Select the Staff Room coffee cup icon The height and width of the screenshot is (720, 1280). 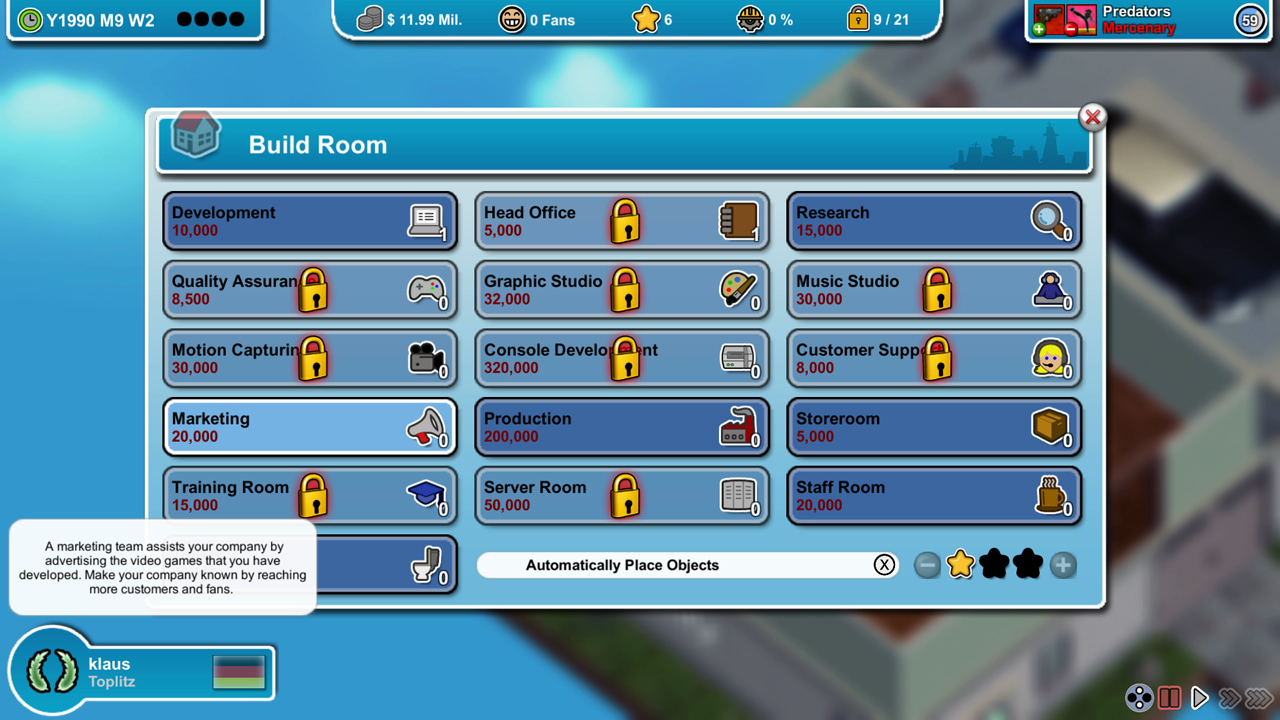tap(1051, 497)
